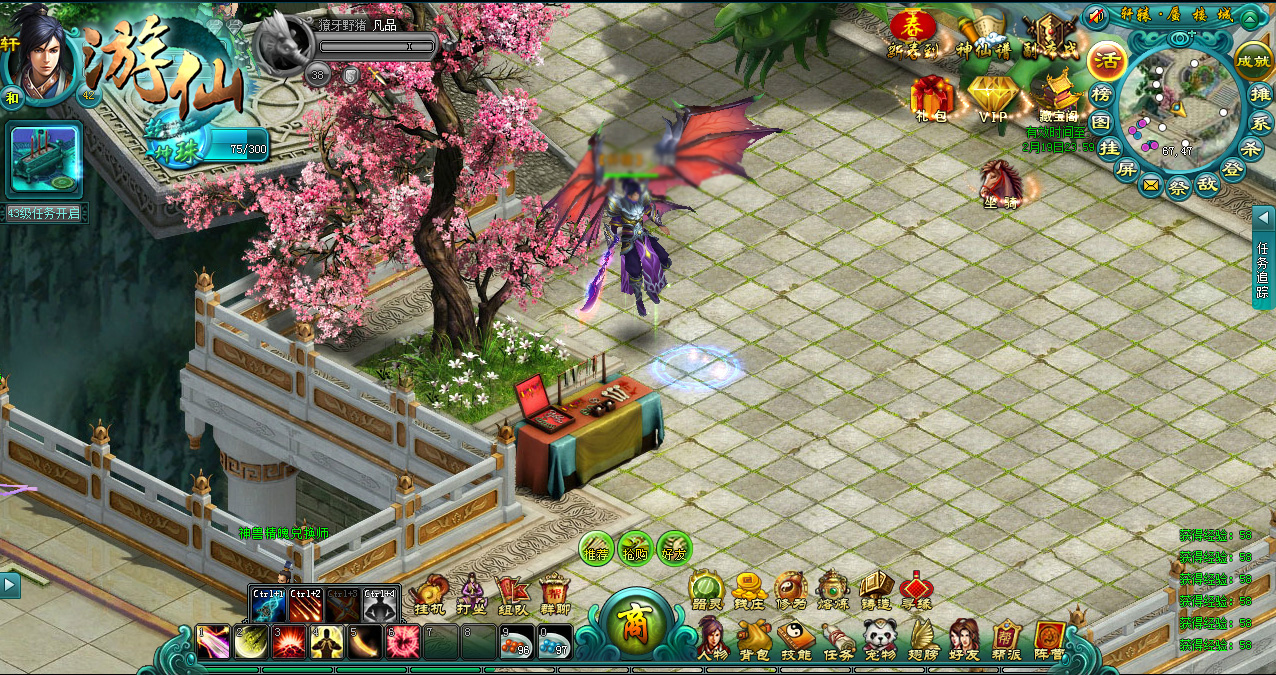Open the 铸造 forging menu
Viewport: 1276px width, 675px height.
(x=875, y=590)
